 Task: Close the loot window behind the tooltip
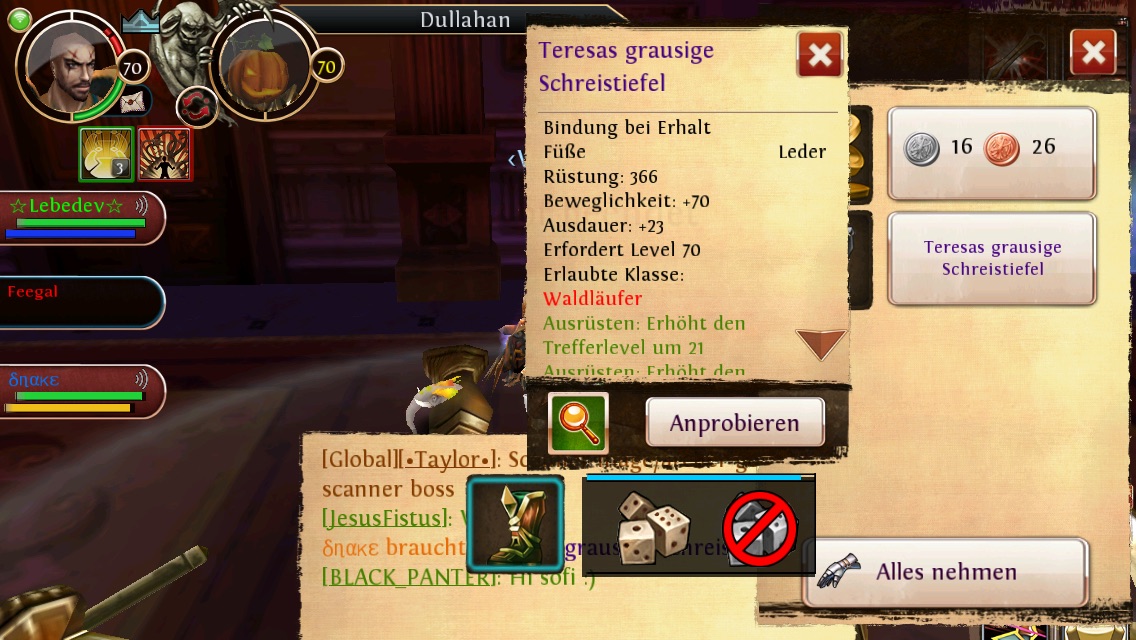(1092, 52)
